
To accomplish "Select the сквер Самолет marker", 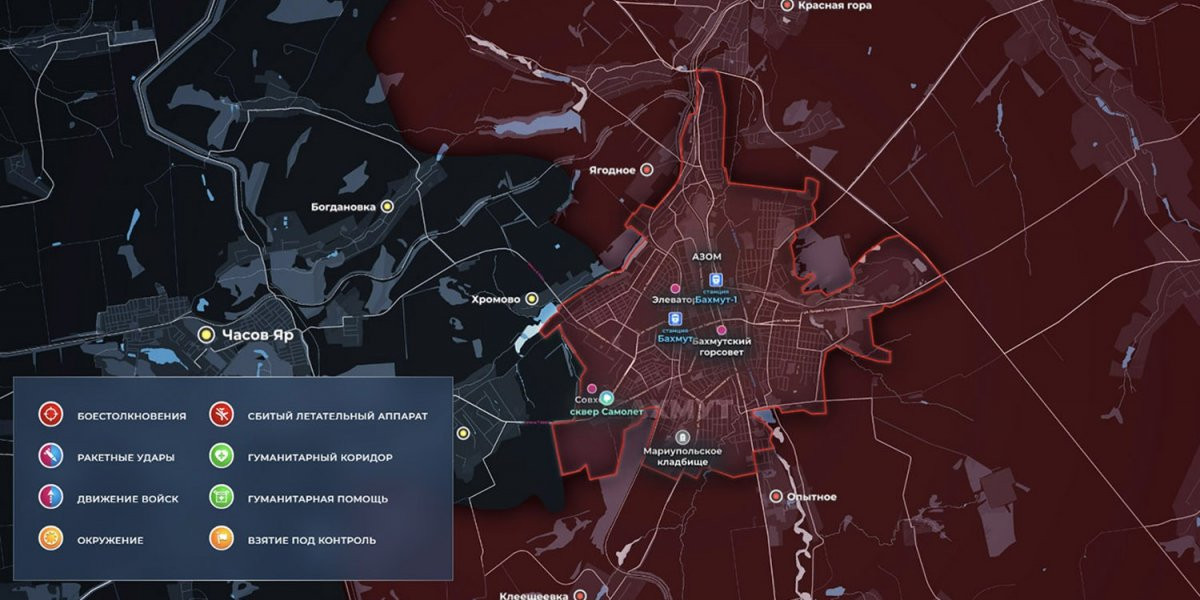I will (x=606, y=397).
